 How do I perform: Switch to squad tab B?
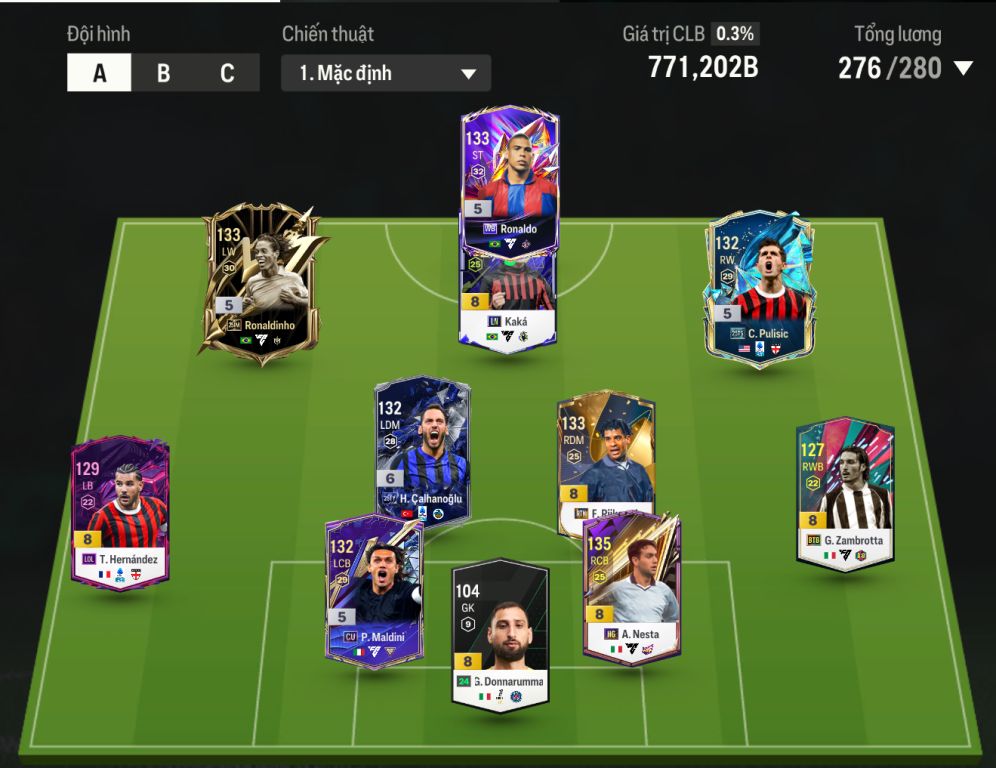pos(163,73)
